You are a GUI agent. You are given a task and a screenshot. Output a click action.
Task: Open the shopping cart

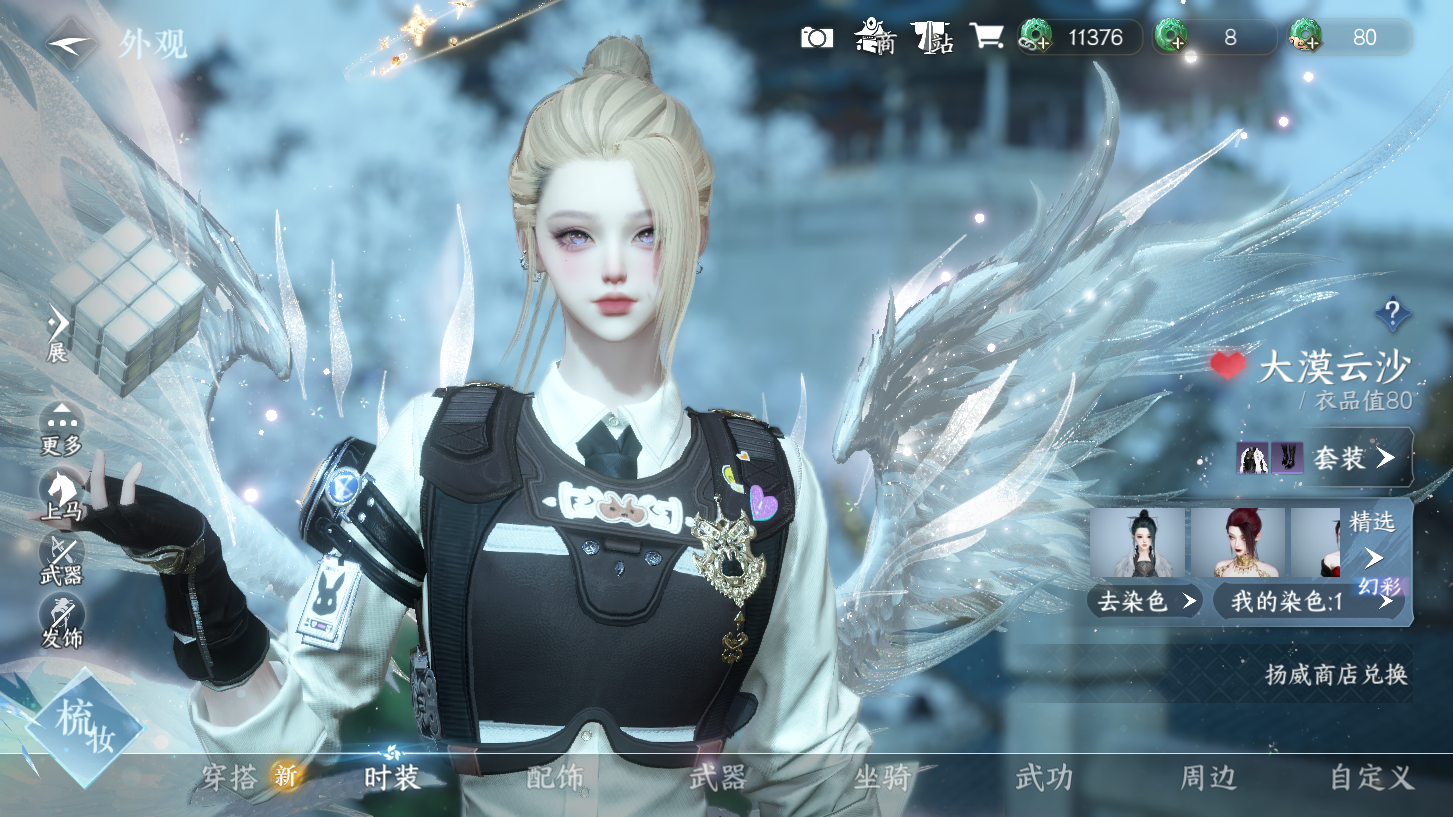986,37
